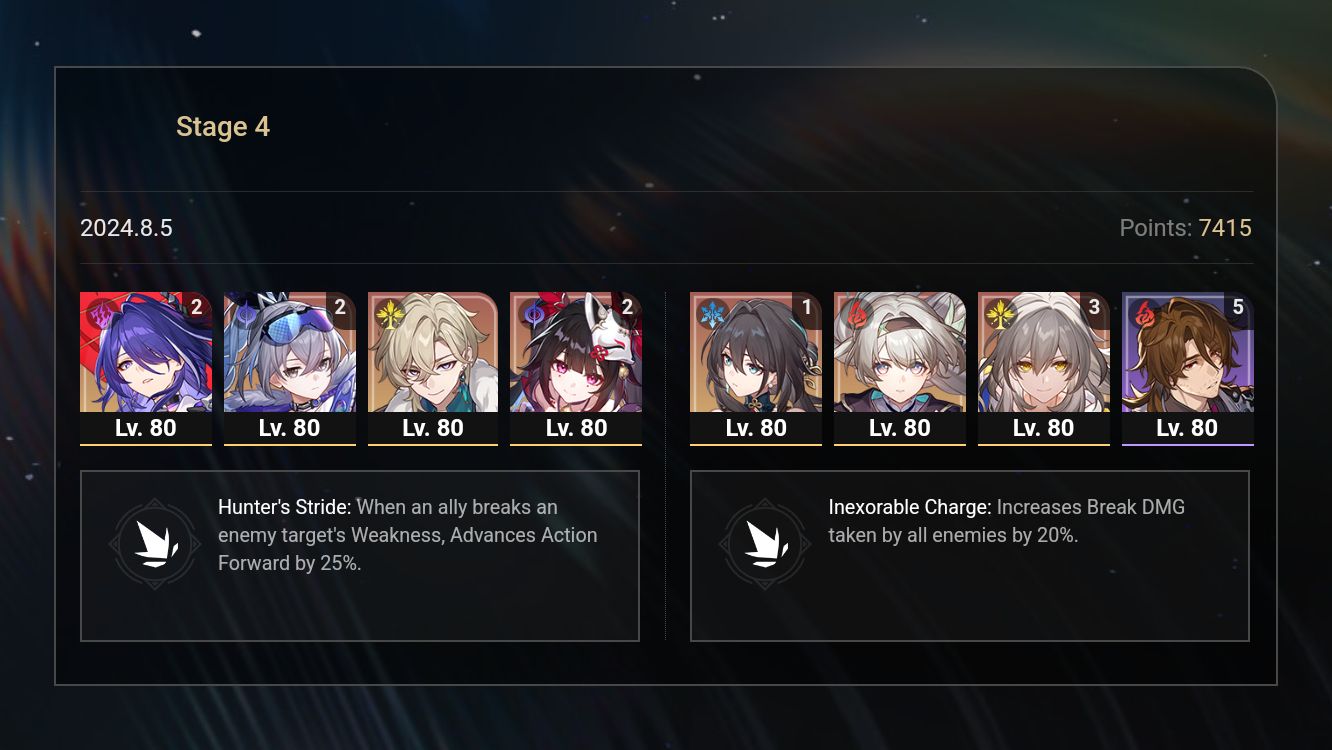1332x750 pixels.
Task: Click the Hunter's Stride buff icon
Action: [155, 544]
